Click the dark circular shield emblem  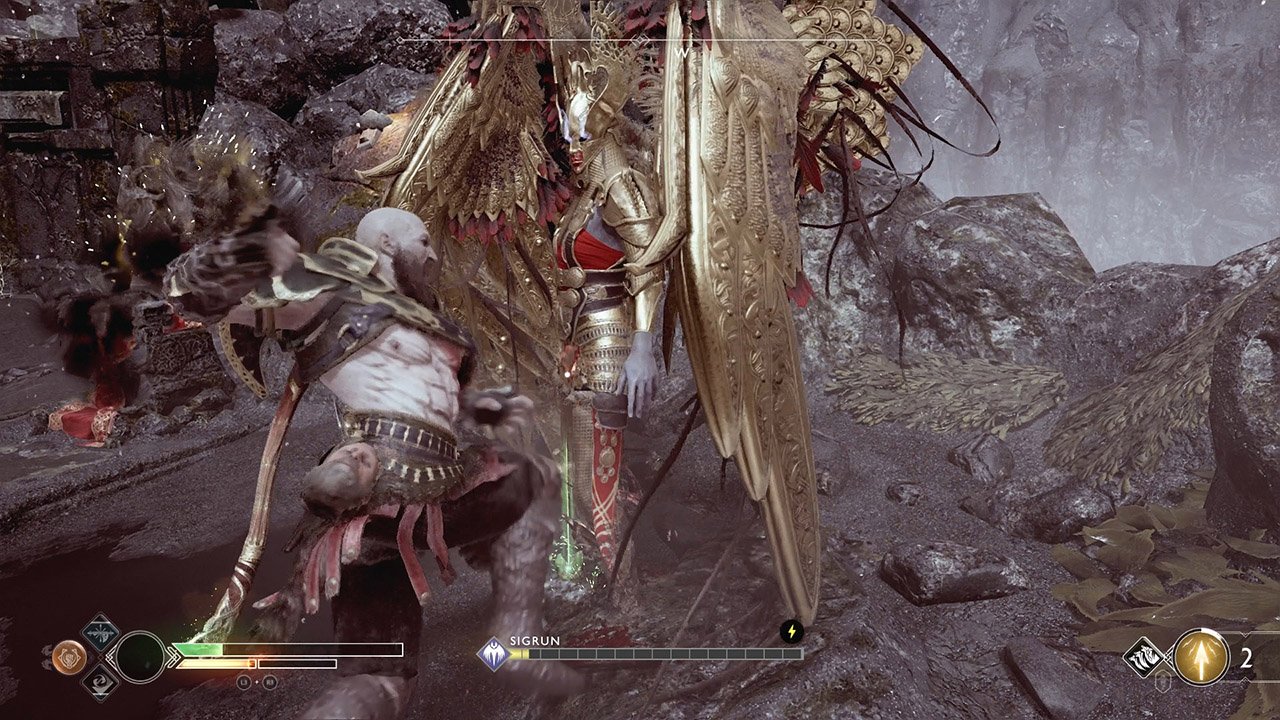[140, 657]
